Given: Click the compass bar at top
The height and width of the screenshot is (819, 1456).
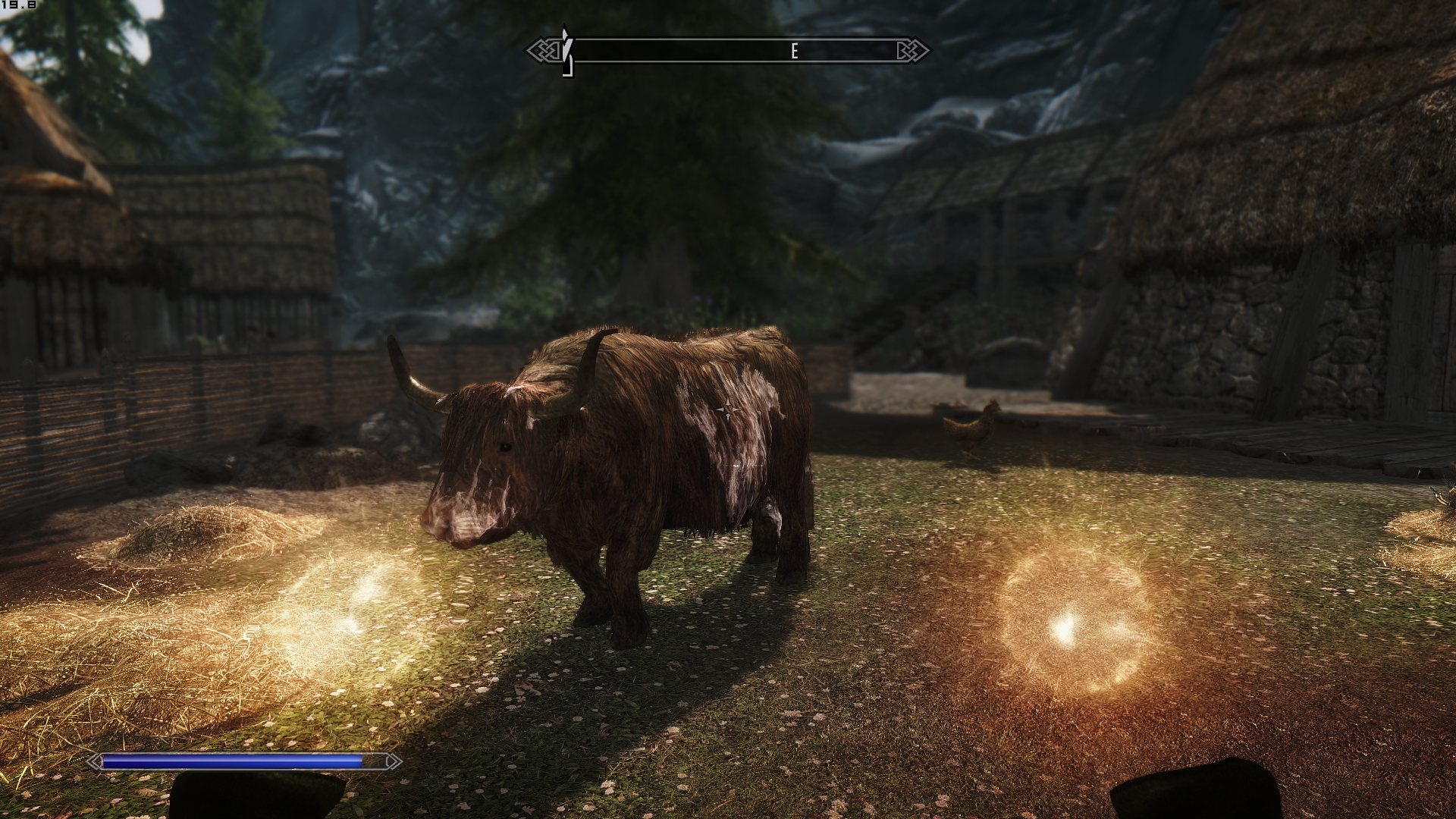Looking at the screenshot, I should pyautogui.click(x=728, y=51).
